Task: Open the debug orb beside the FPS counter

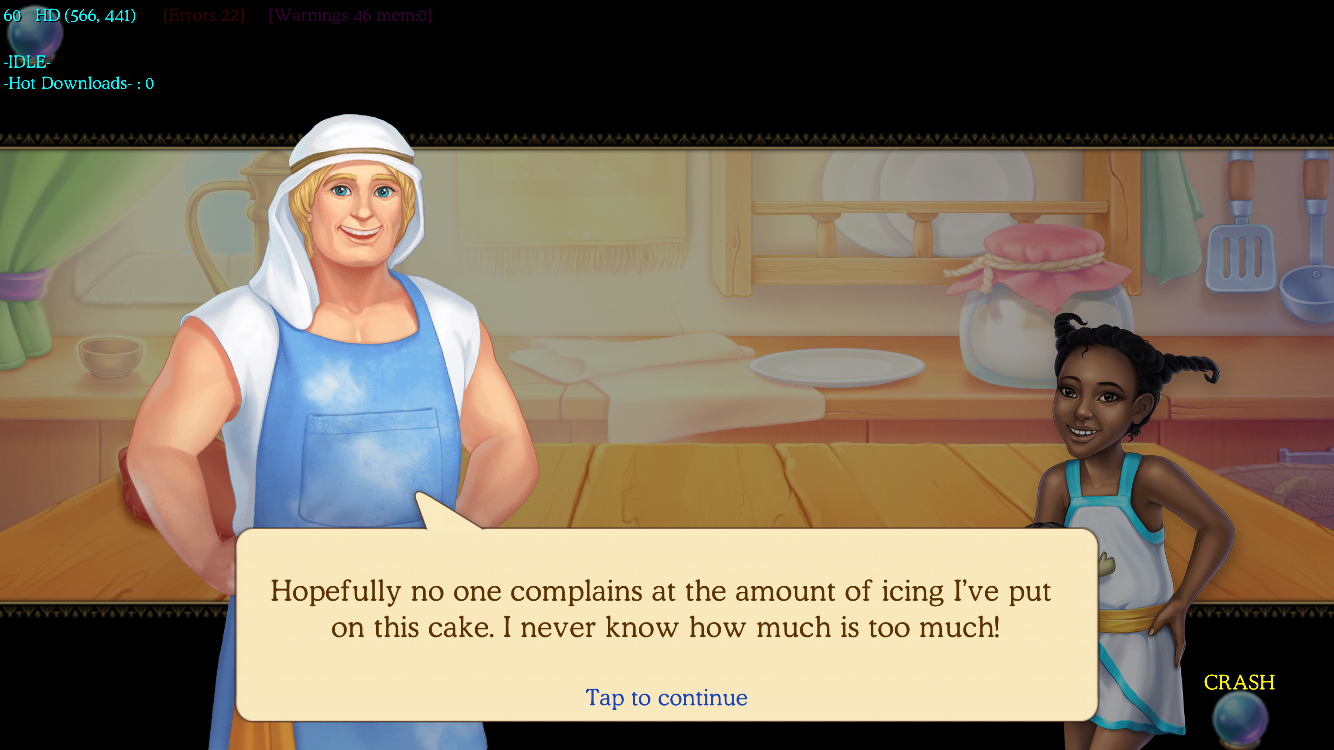Action: (x=35, y=35)
